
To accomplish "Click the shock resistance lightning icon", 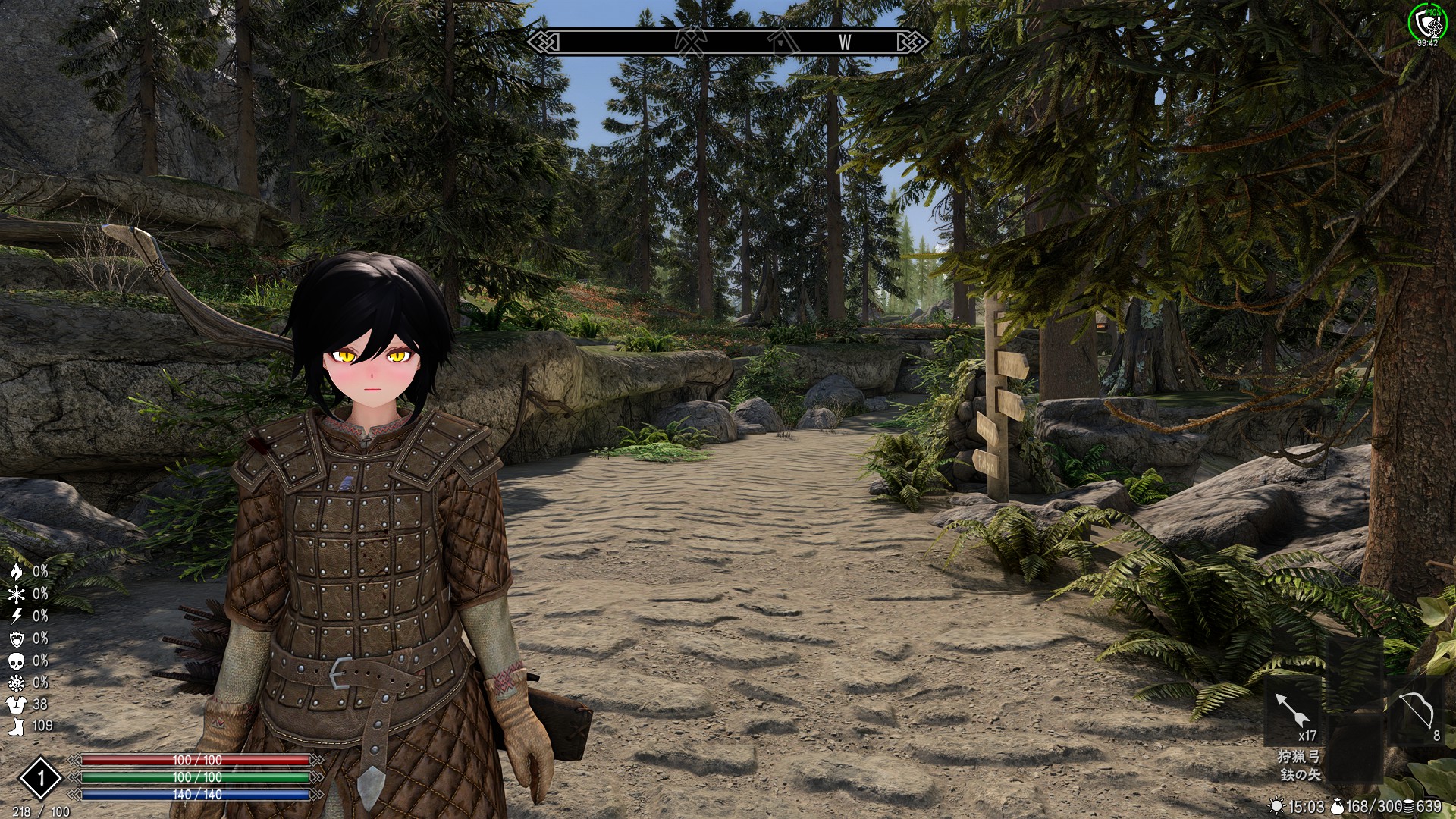I will pos(16,616).
